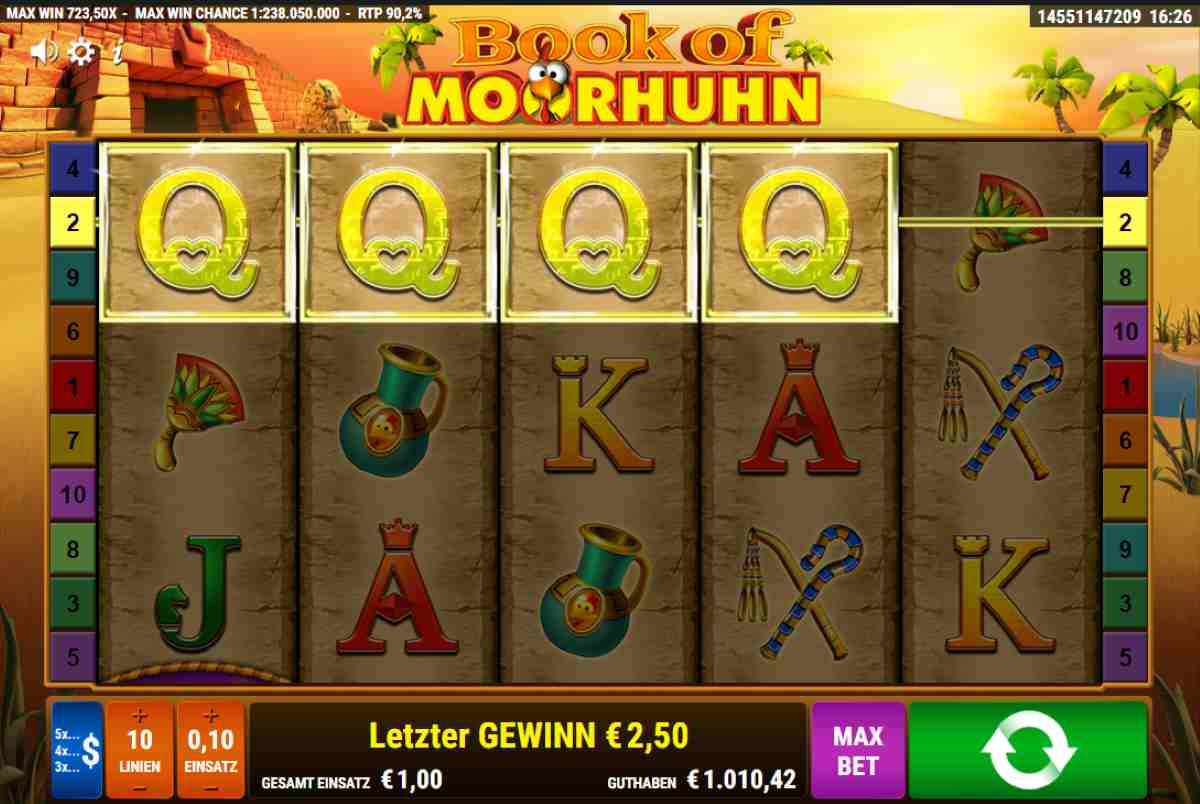Activate the MAX BET button
The height and width of the screenshot is (804, 1200).
point(858,750)
